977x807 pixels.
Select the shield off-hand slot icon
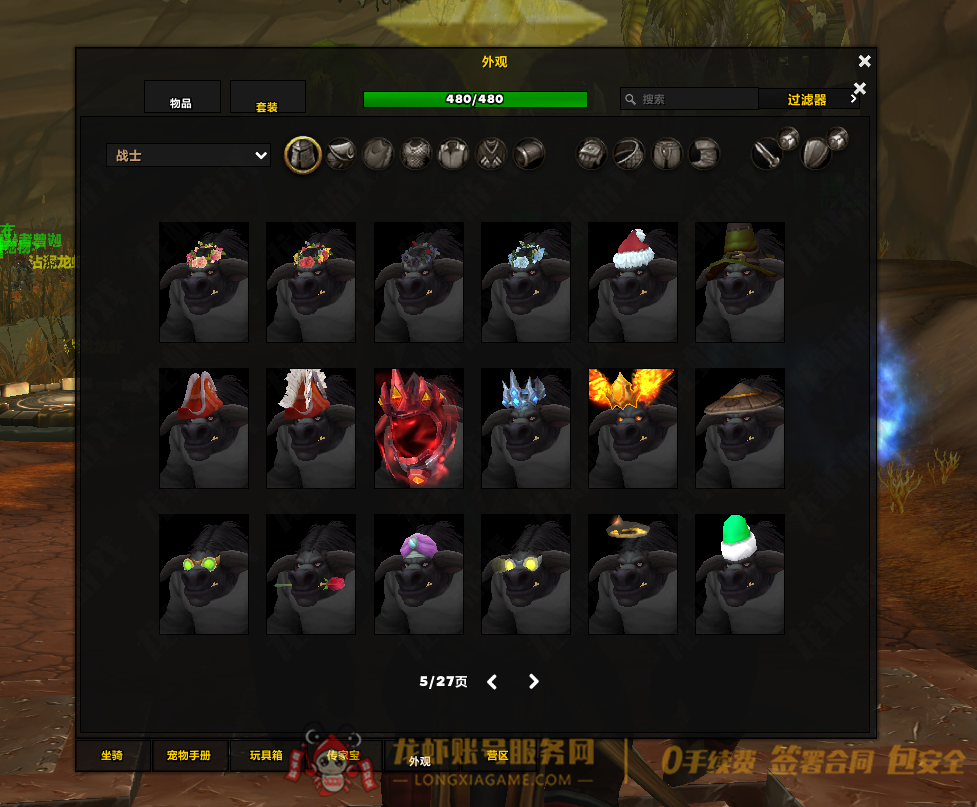pyautogui.click(x=817, y=155)
